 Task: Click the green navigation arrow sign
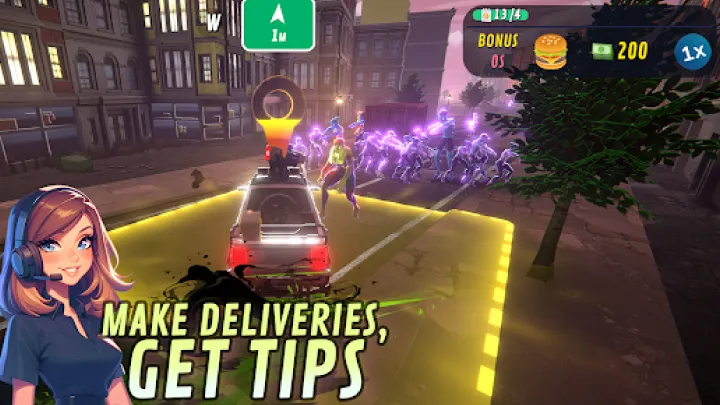pos(278,25)
